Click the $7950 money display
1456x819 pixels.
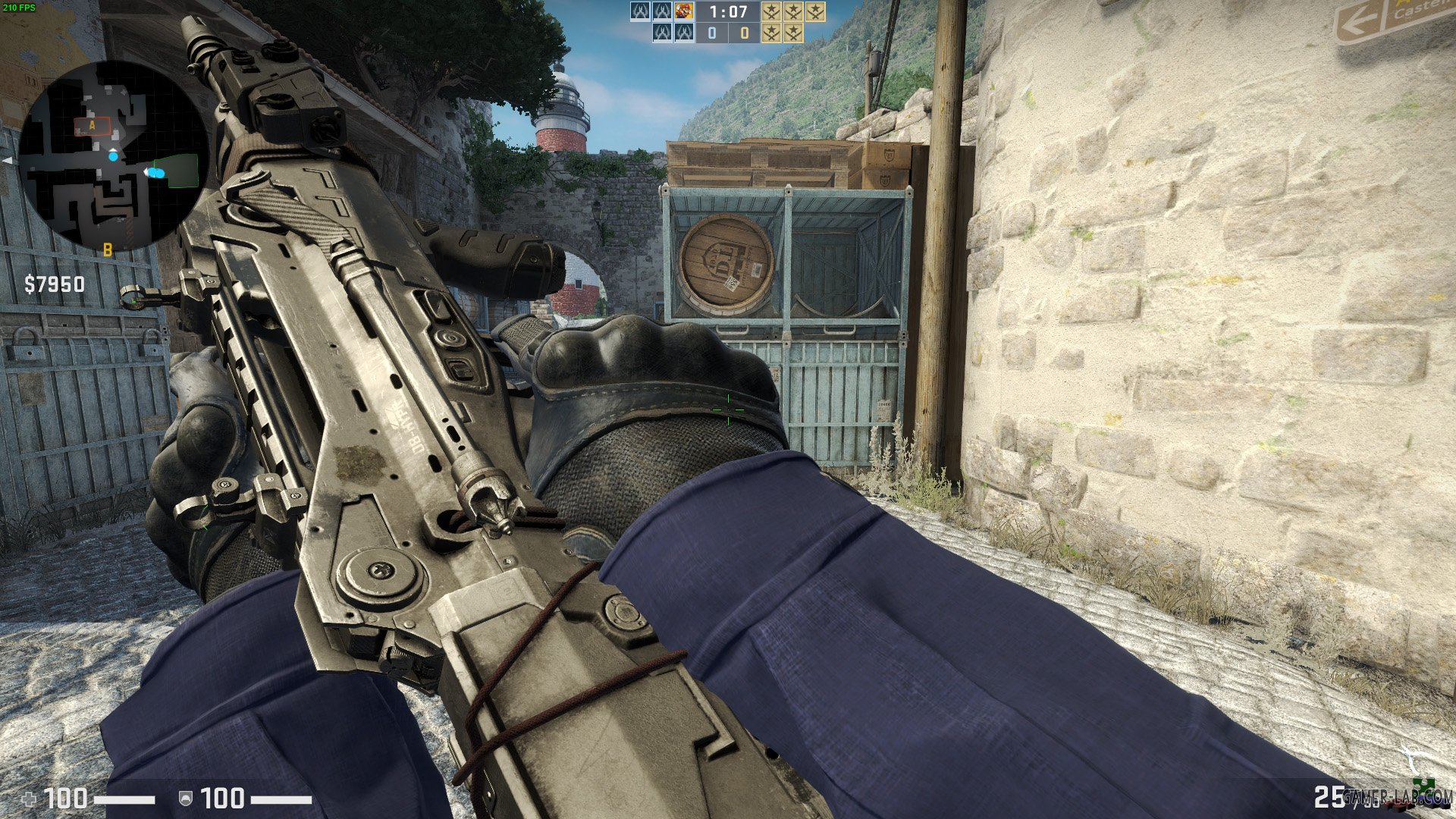(53, 284)
